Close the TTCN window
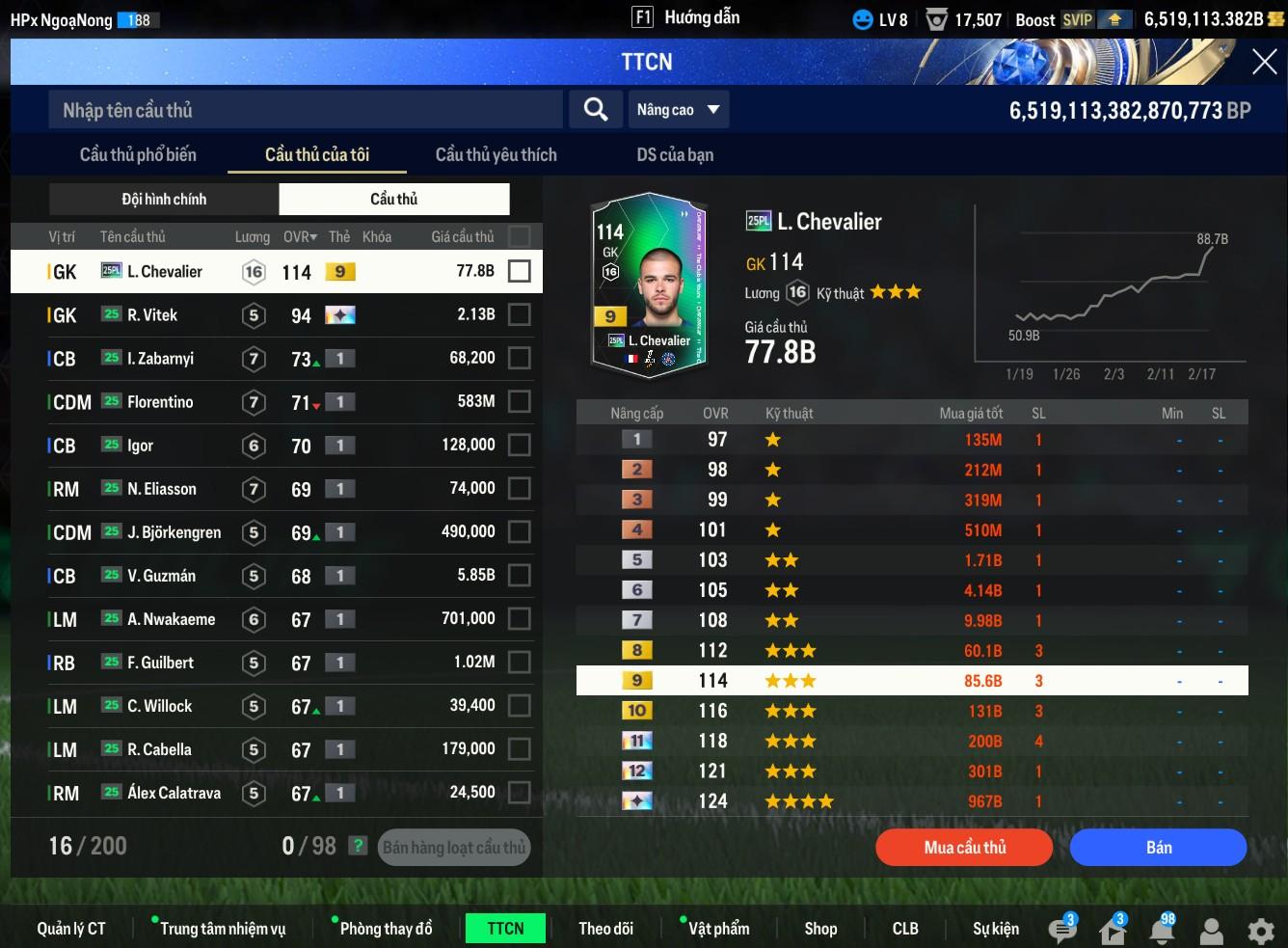The width and height of the screenshot is (1288, 948). (1264, 63)
